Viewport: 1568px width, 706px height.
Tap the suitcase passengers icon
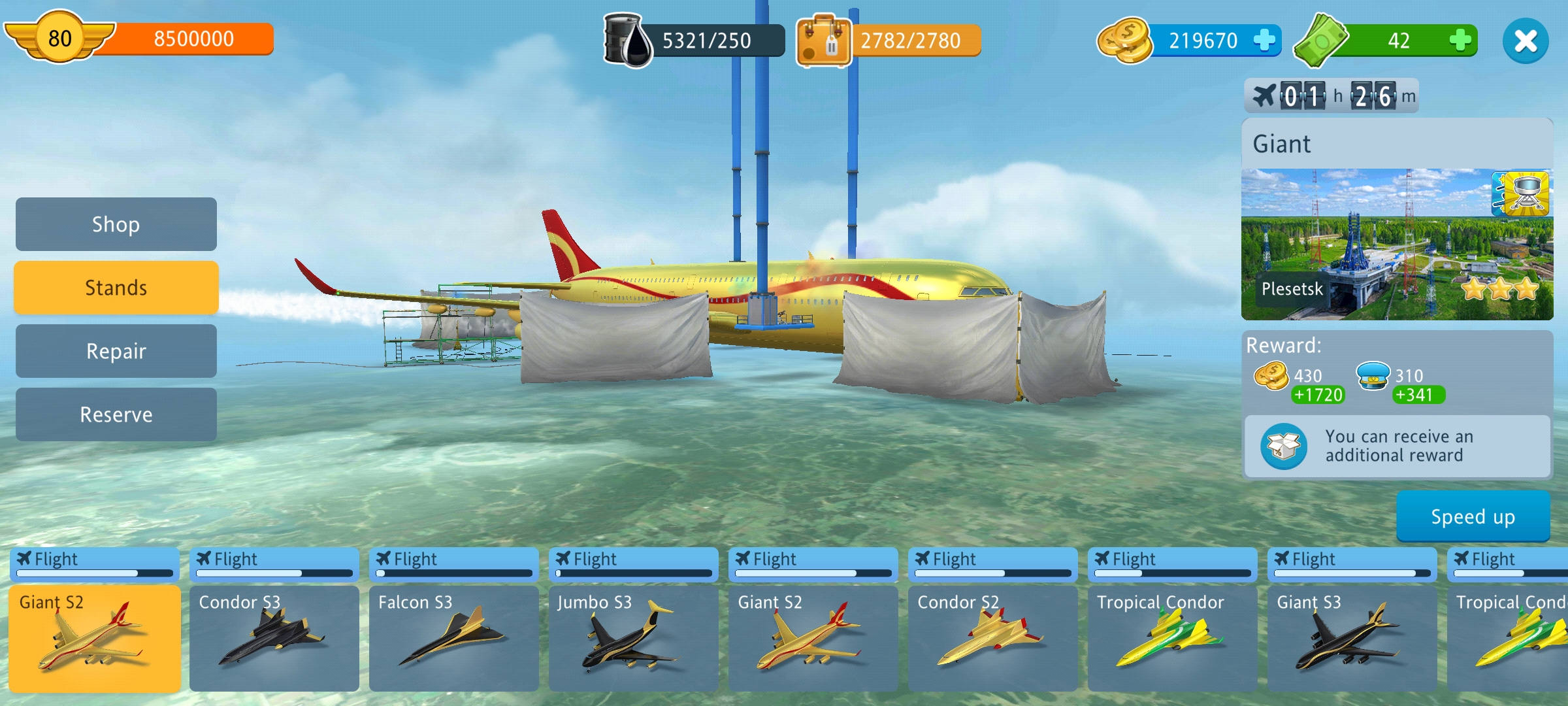pos(823,41)
